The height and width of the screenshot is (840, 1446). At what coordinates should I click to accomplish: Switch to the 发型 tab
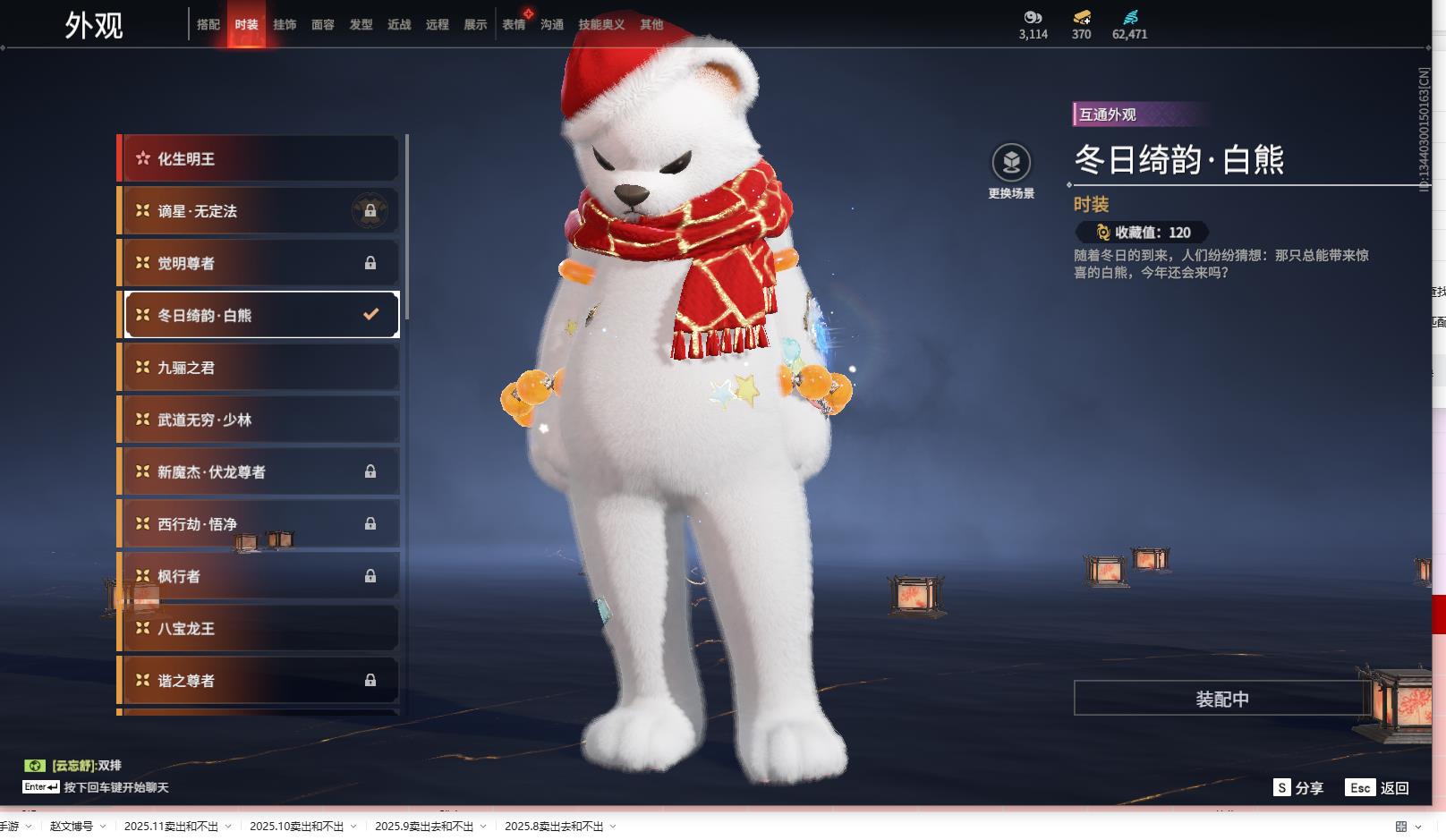[361, 25]
